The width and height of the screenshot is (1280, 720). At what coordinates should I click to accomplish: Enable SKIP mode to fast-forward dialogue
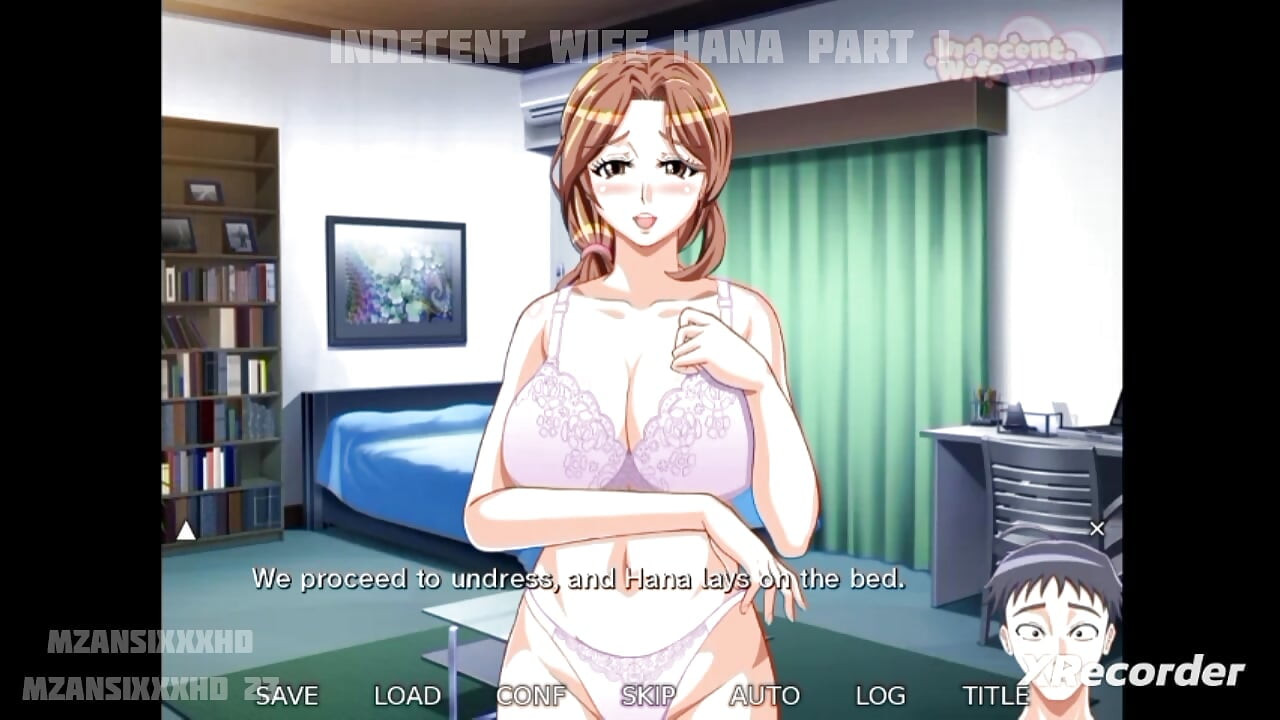click(647, 694)
